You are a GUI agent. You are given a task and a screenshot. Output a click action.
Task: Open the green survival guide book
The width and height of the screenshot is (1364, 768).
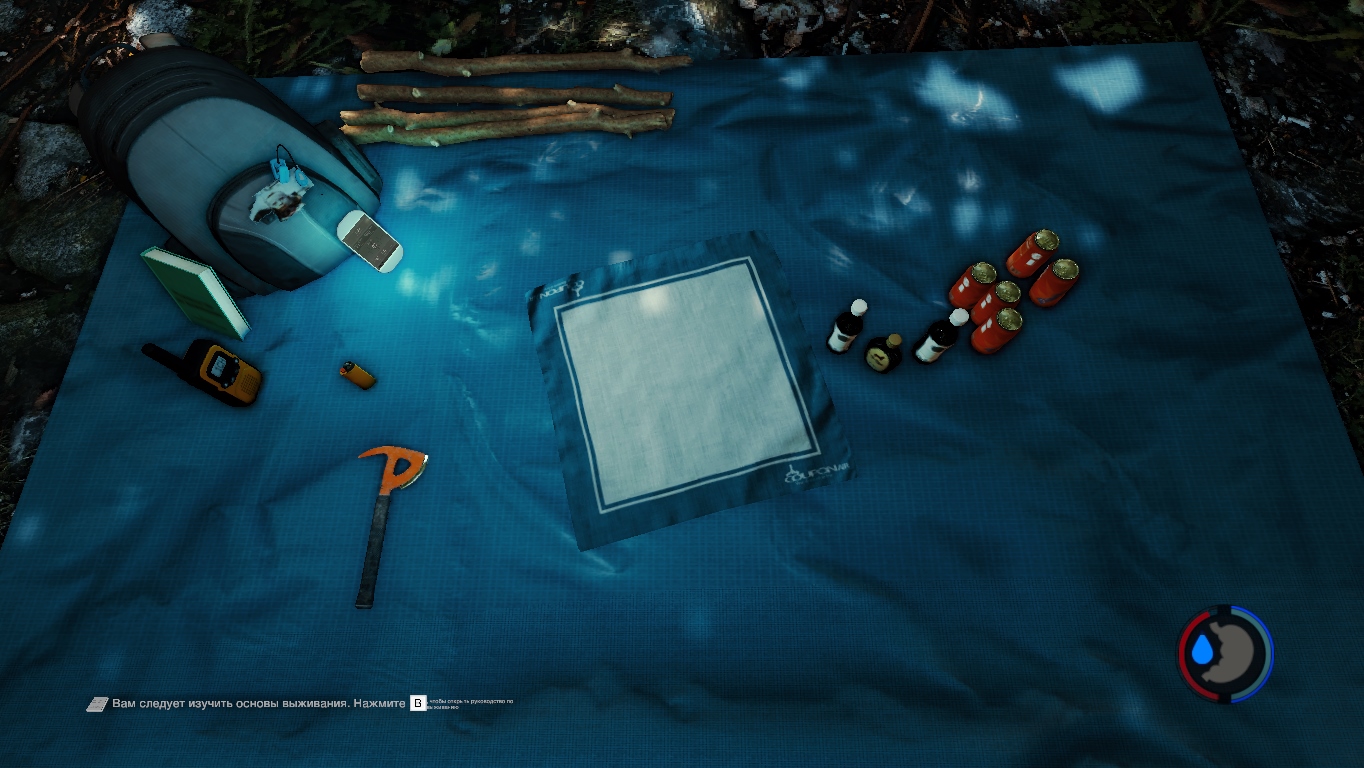[197, 291]
